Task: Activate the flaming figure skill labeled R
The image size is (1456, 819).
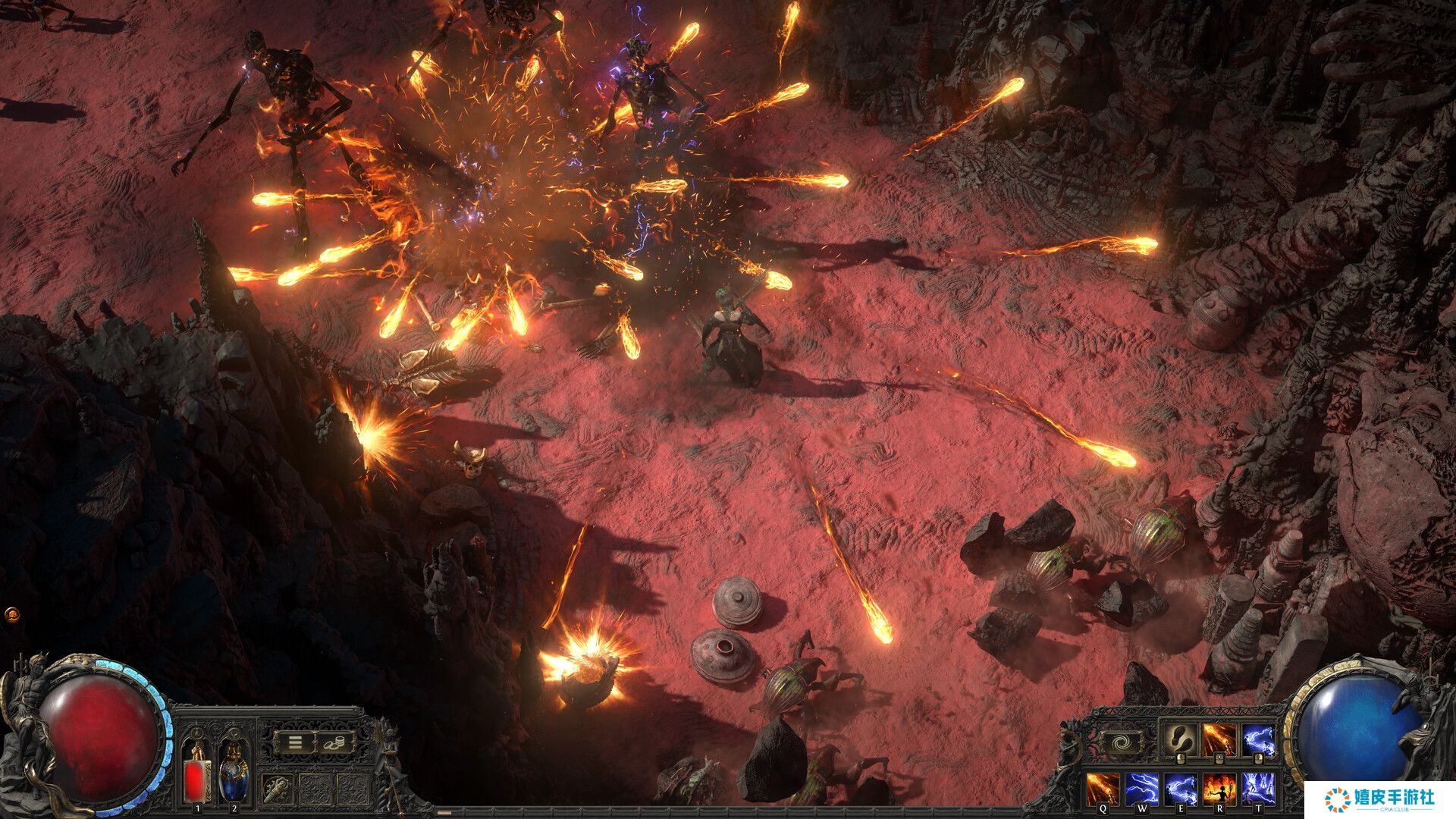Action: [x=1219, y=789]
